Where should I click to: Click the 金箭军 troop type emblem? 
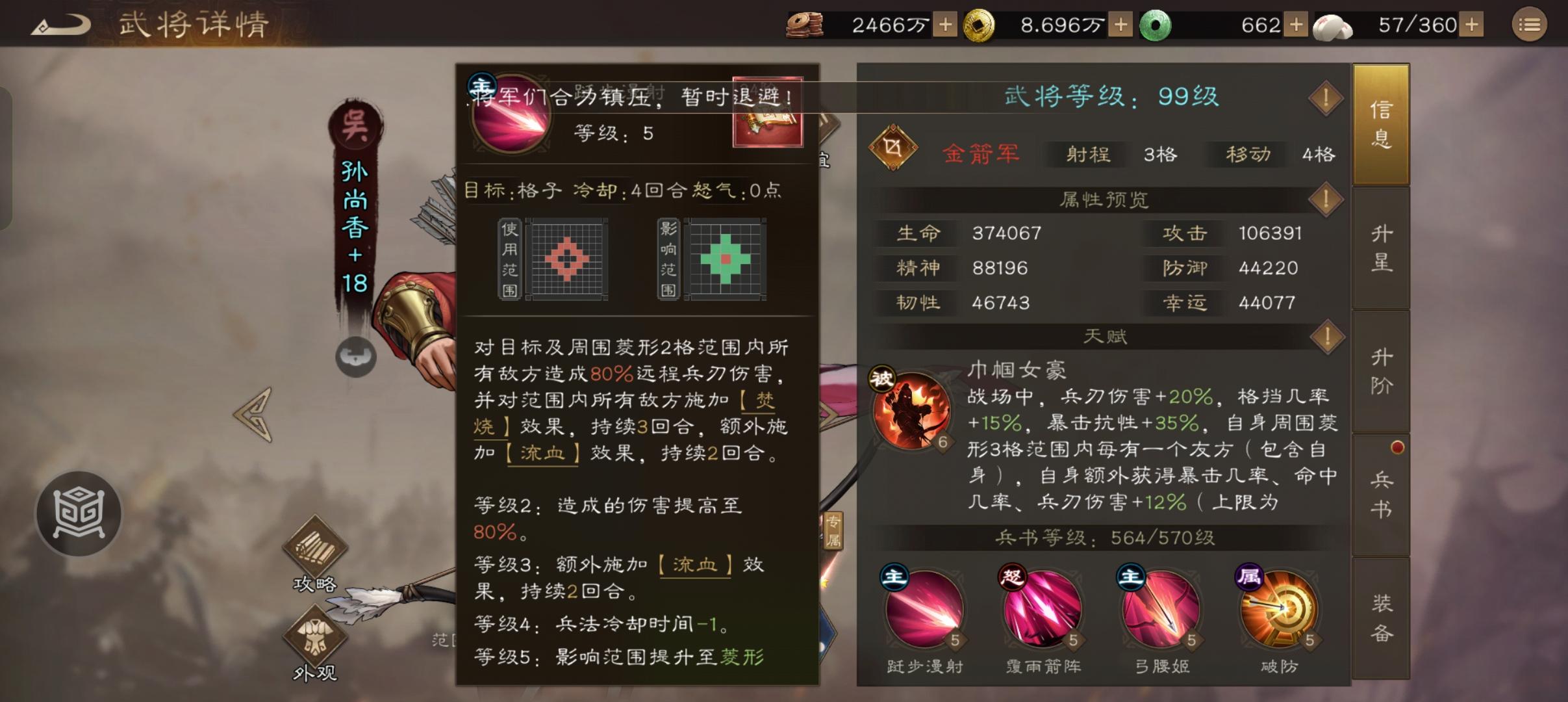pos(895,149)
